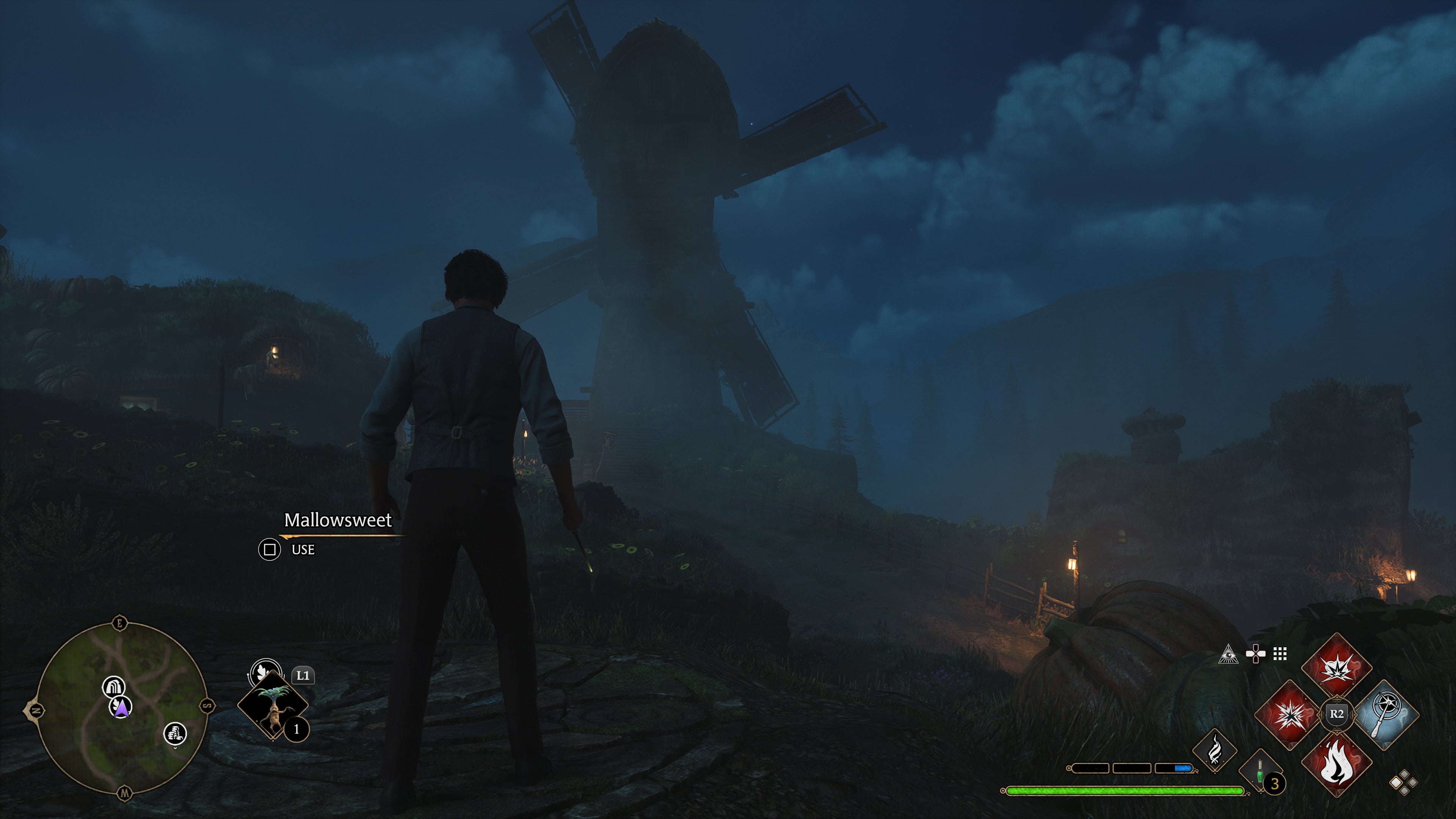The width and height of the screenshot is (1456, 819).
Task: Use the green Wiggenweld potion slot
Action: (1260, 772)
